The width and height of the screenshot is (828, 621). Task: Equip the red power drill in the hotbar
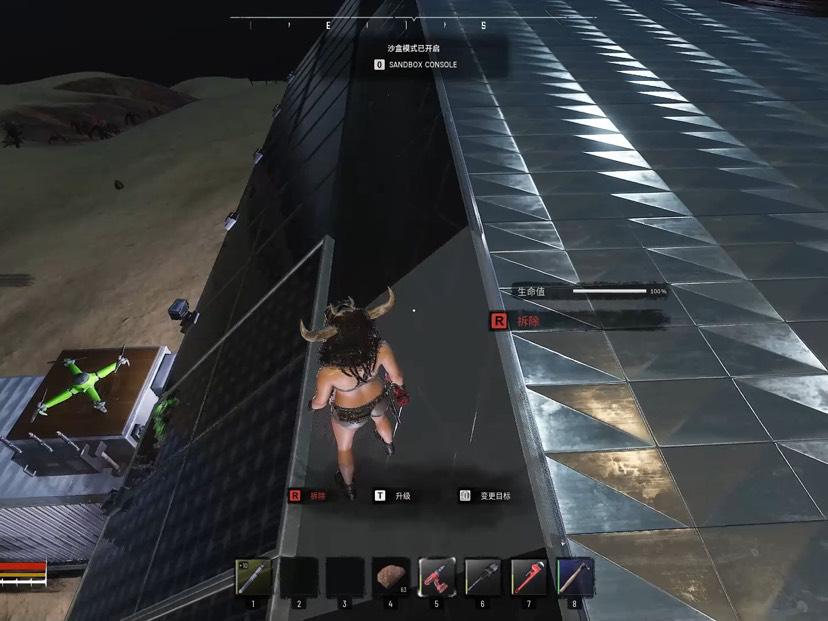pos(436,577)
